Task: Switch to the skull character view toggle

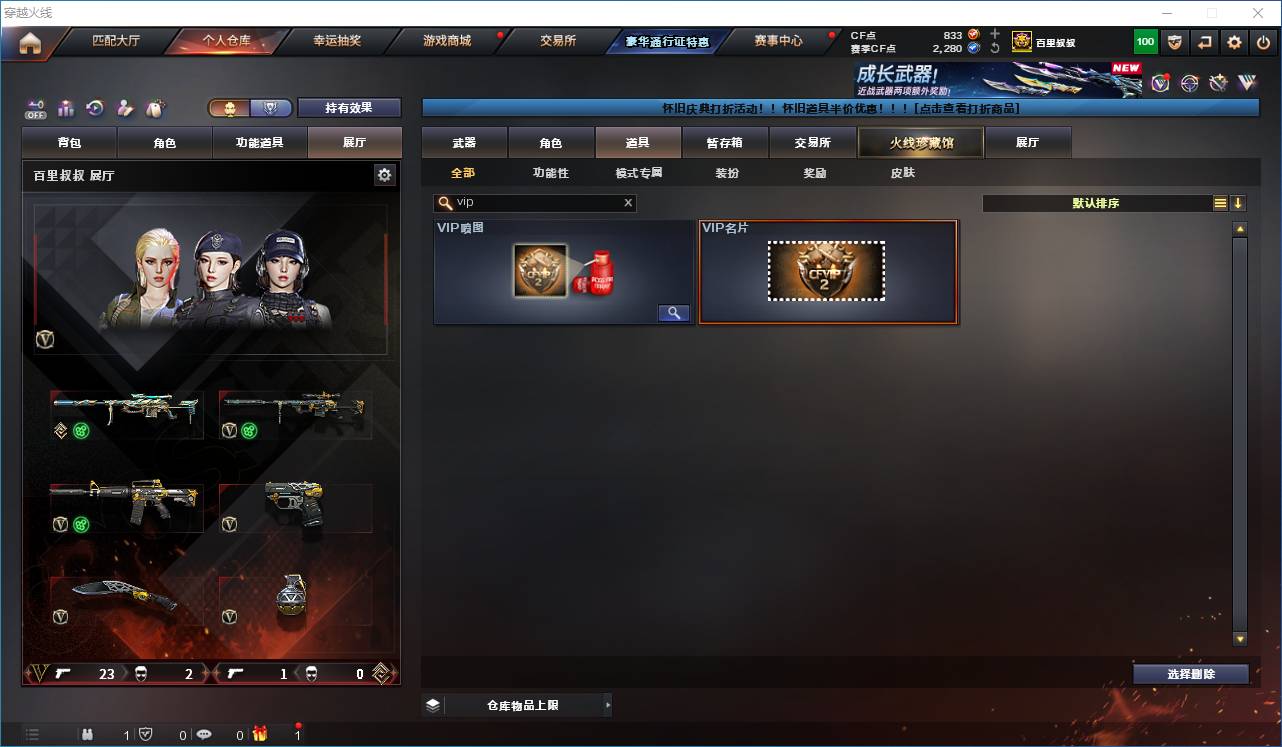Action: pyautogui.click(x=230, y=108)
